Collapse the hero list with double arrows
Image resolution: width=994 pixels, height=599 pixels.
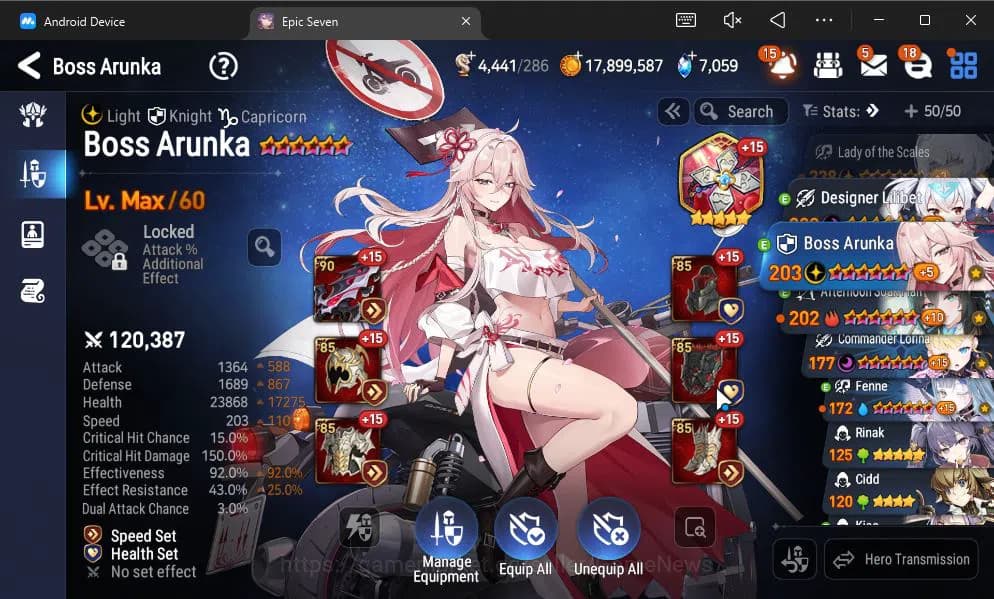point(673,112)
